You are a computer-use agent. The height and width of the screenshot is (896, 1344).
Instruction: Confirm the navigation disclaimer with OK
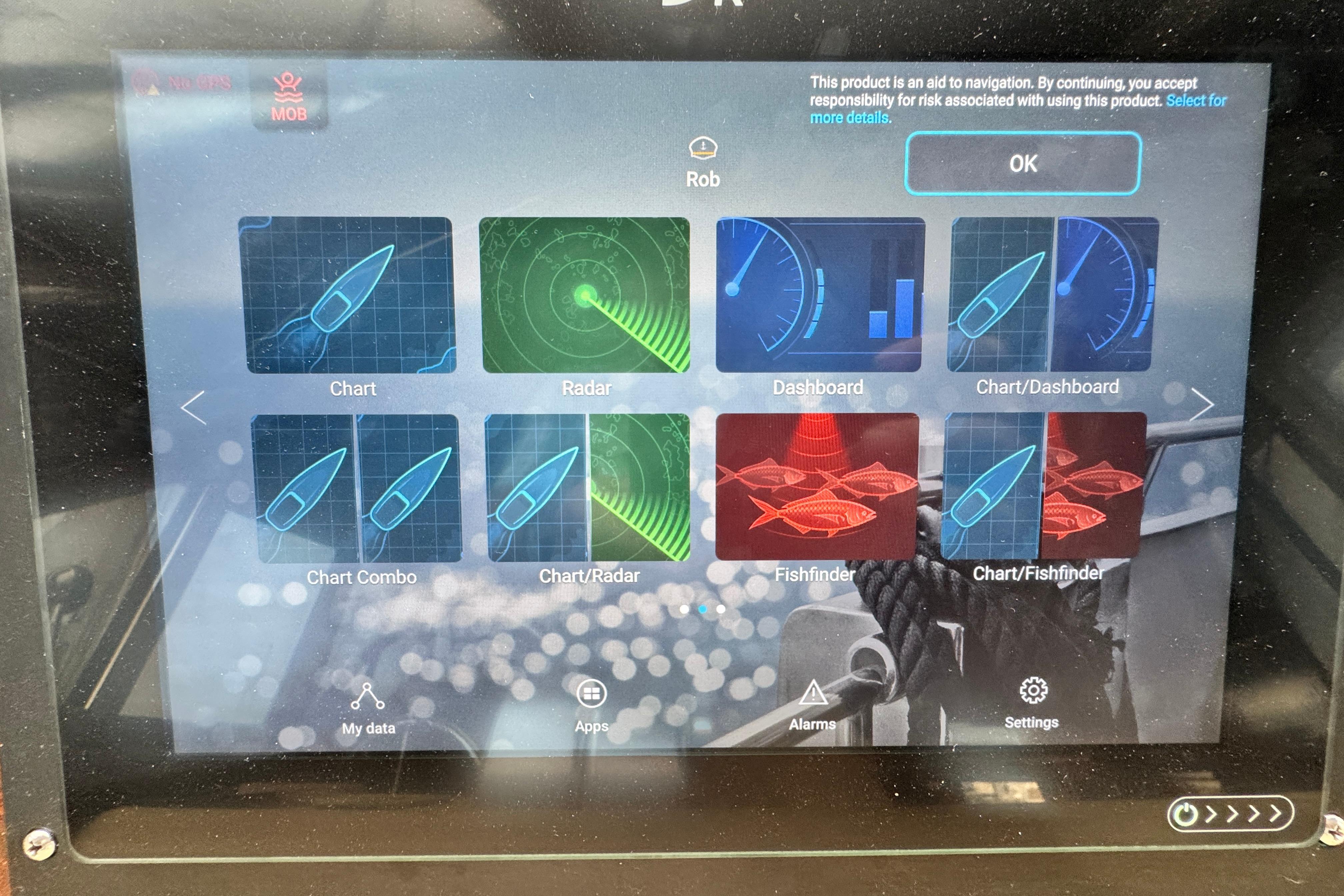coord(1022,164)
